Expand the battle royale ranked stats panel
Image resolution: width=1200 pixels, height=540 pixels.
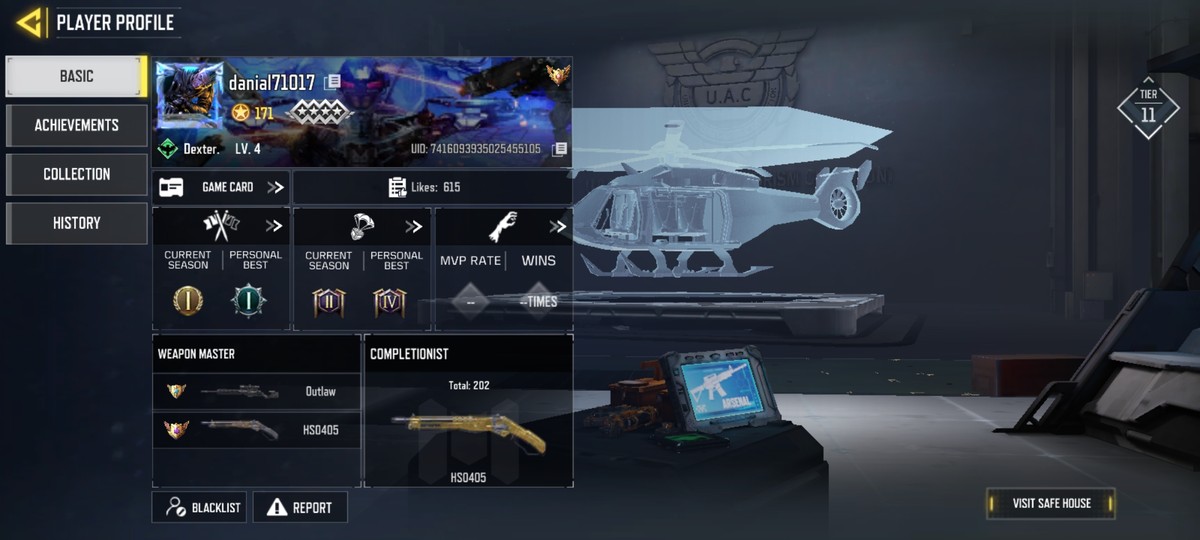coord(413,226)
